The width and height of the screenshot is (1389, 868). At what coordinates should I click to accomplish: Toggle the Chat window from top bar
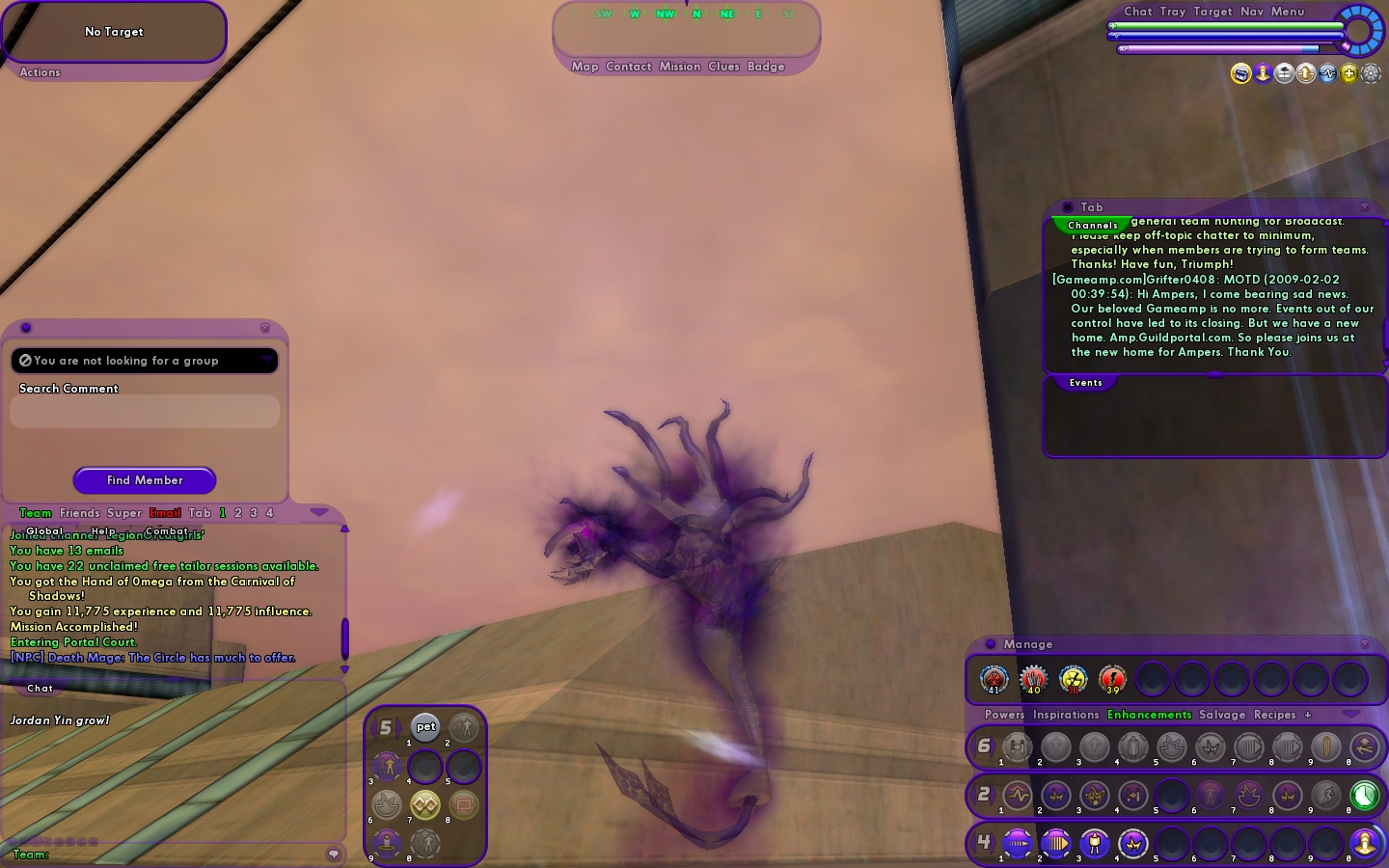pyautogui.click(x=1138, y=12)
